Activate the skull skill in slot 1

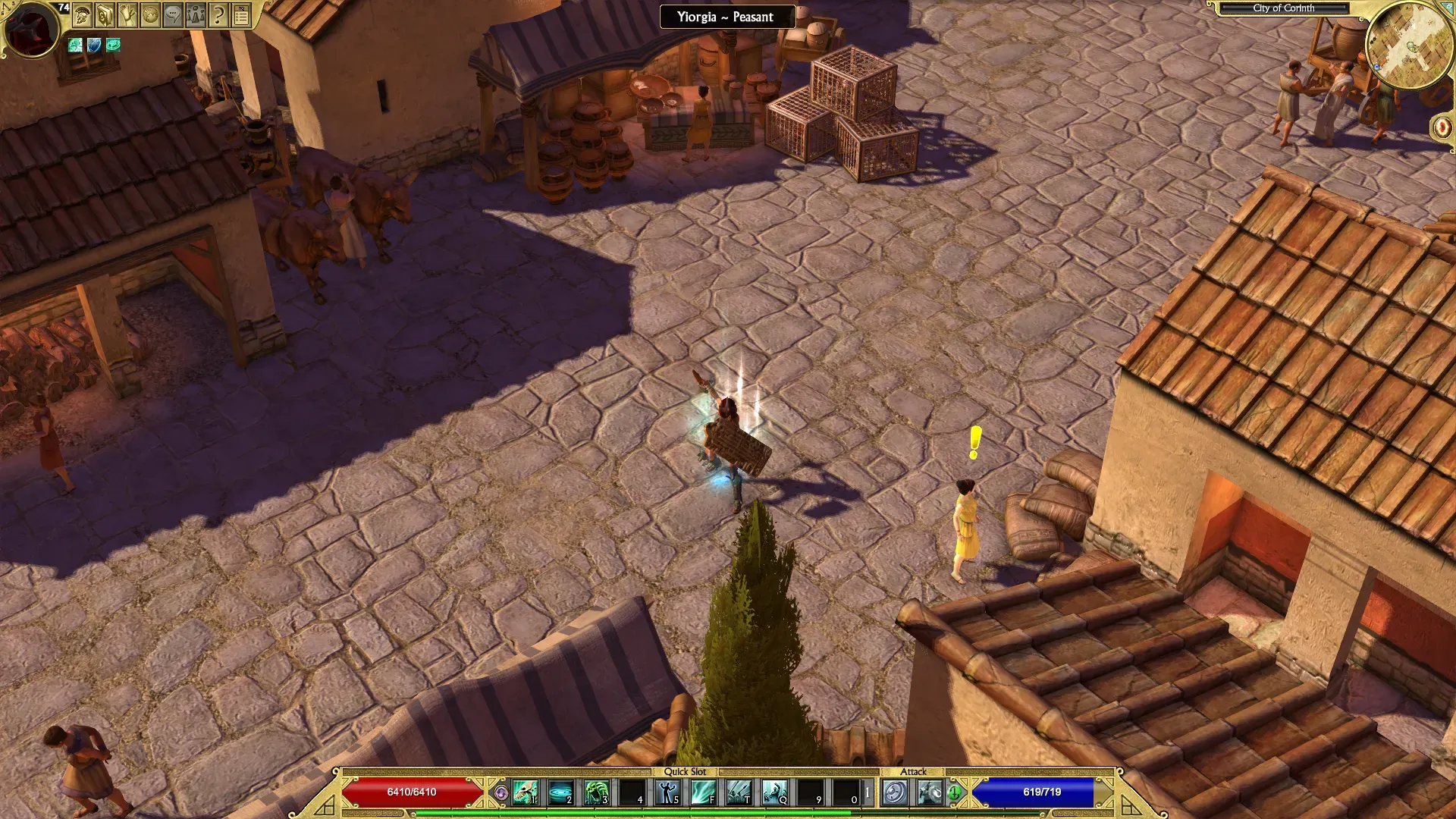pos(526,792)
